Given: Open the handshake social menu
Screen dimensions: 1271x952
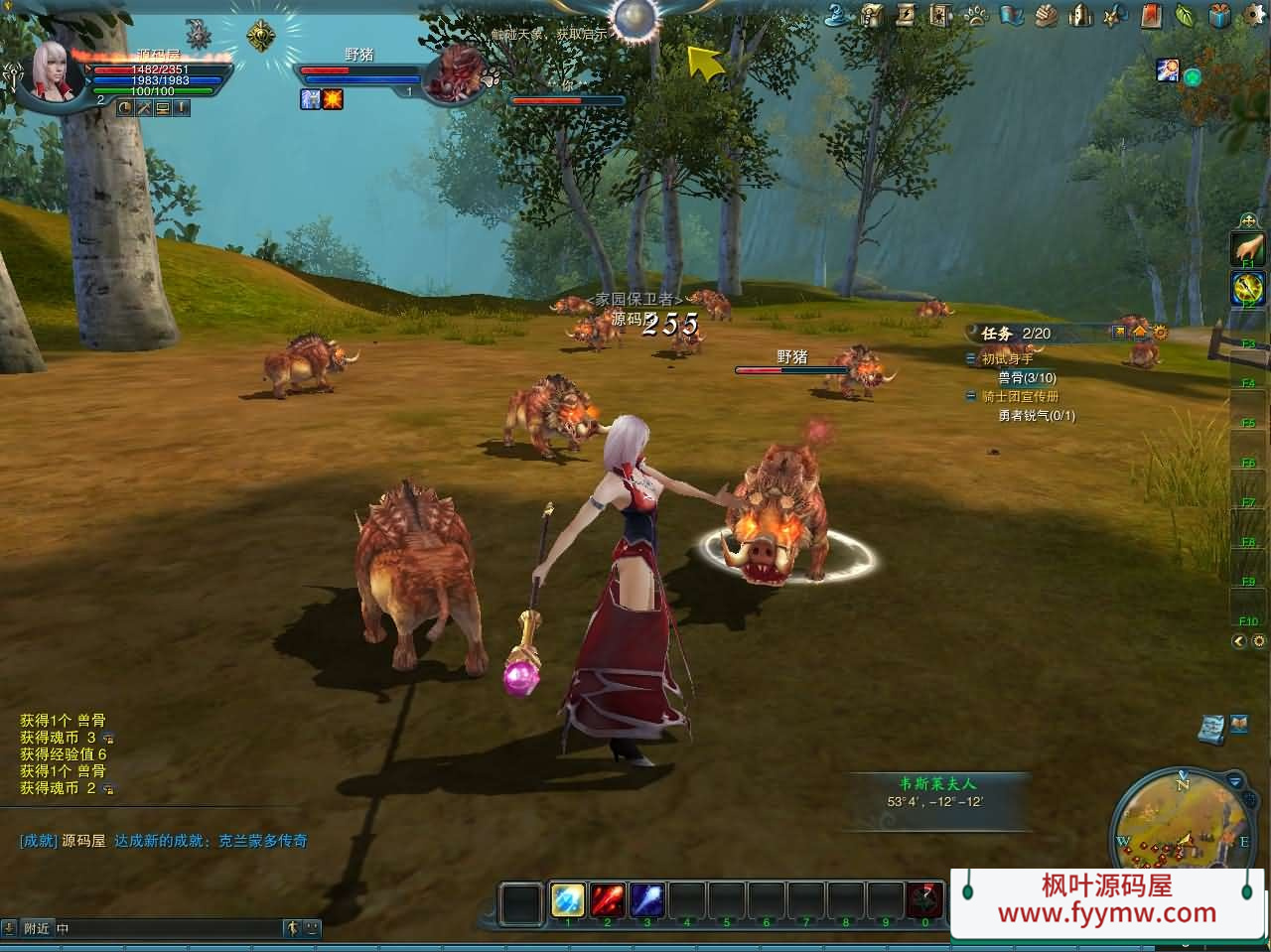Looking at the screenshot, I should pos(1045,15).
